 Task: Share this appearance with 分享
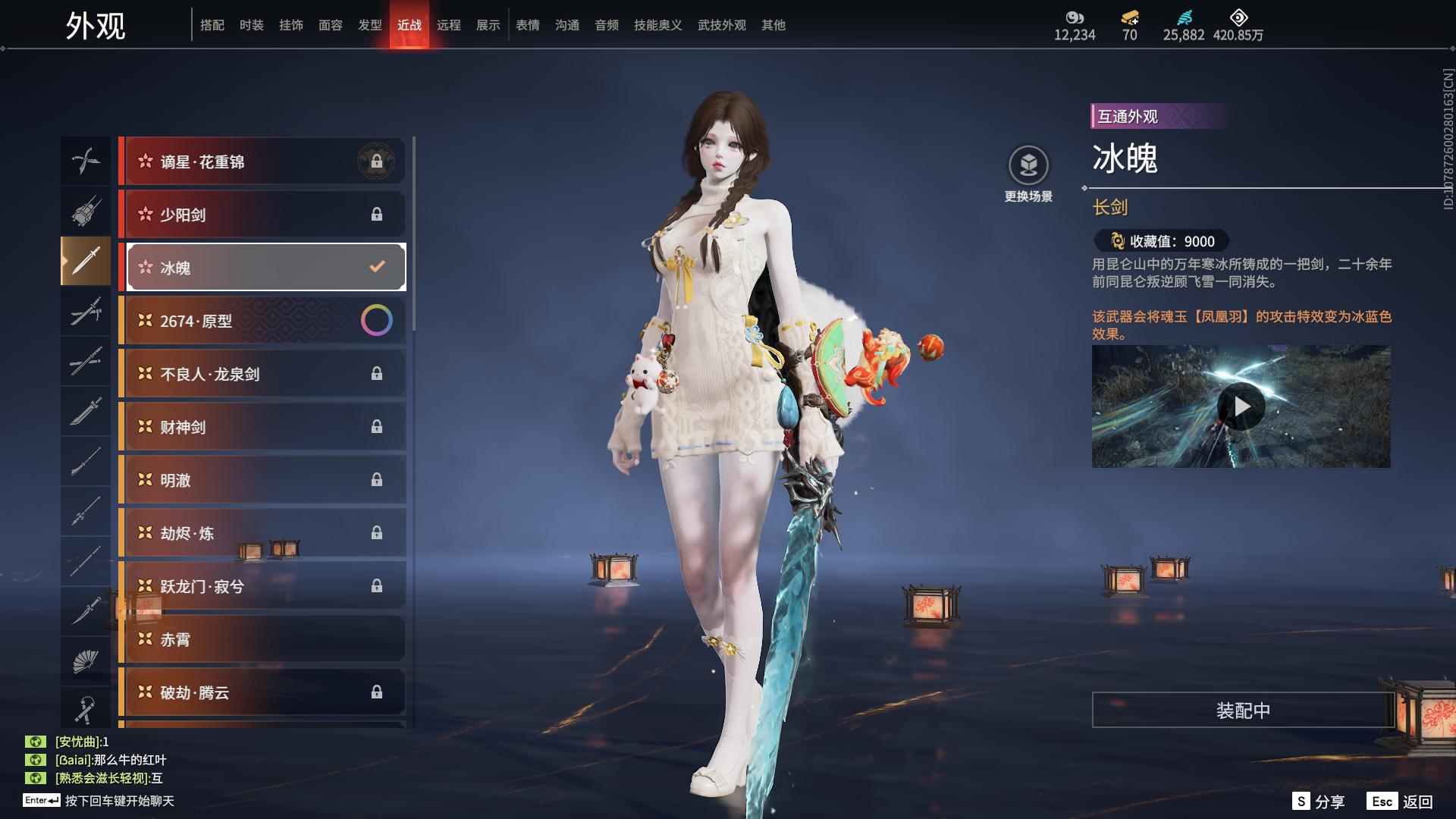(x=1319, y=802)
